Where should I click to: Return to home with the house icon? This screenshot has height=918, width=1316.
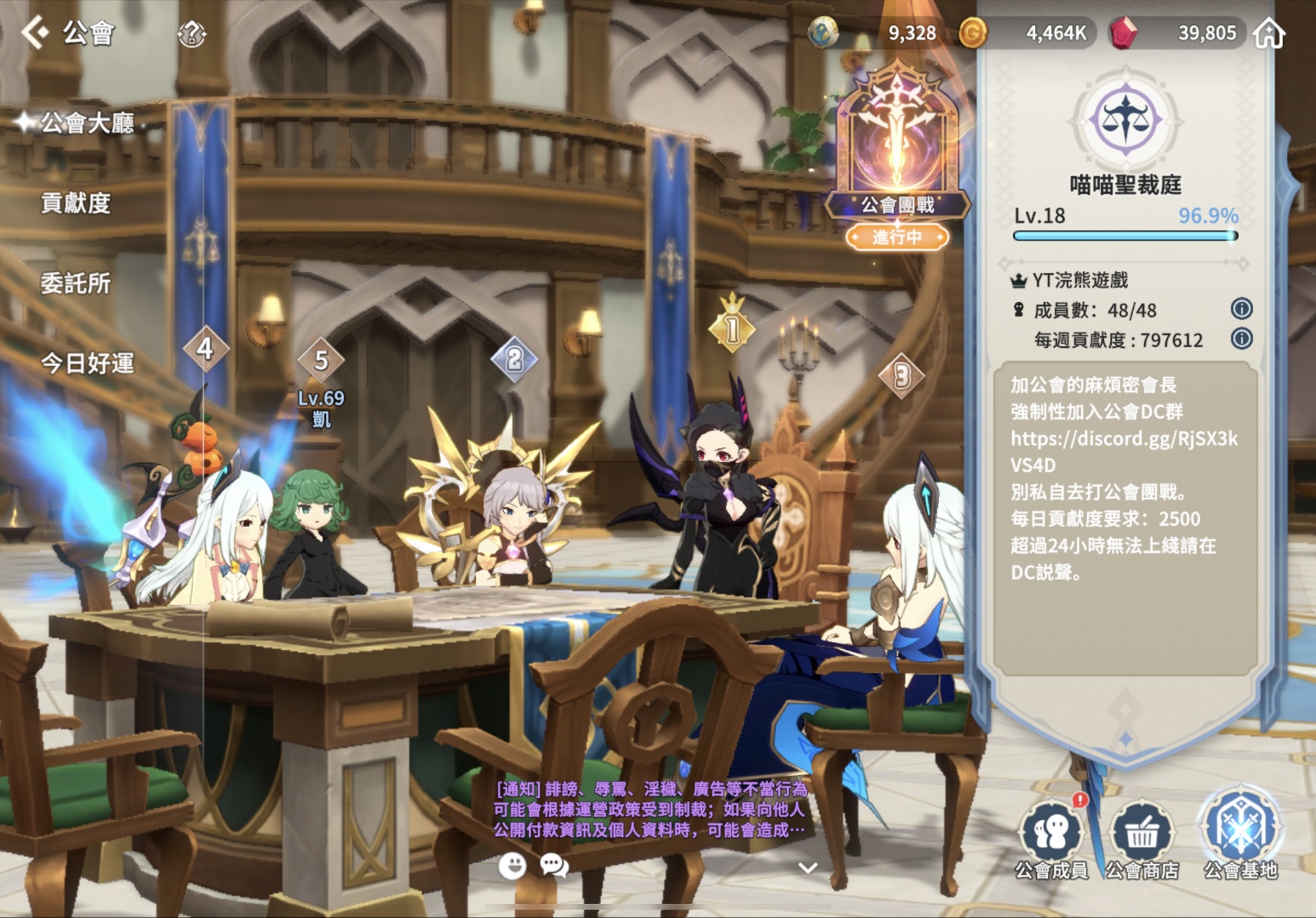(1269, 34)
